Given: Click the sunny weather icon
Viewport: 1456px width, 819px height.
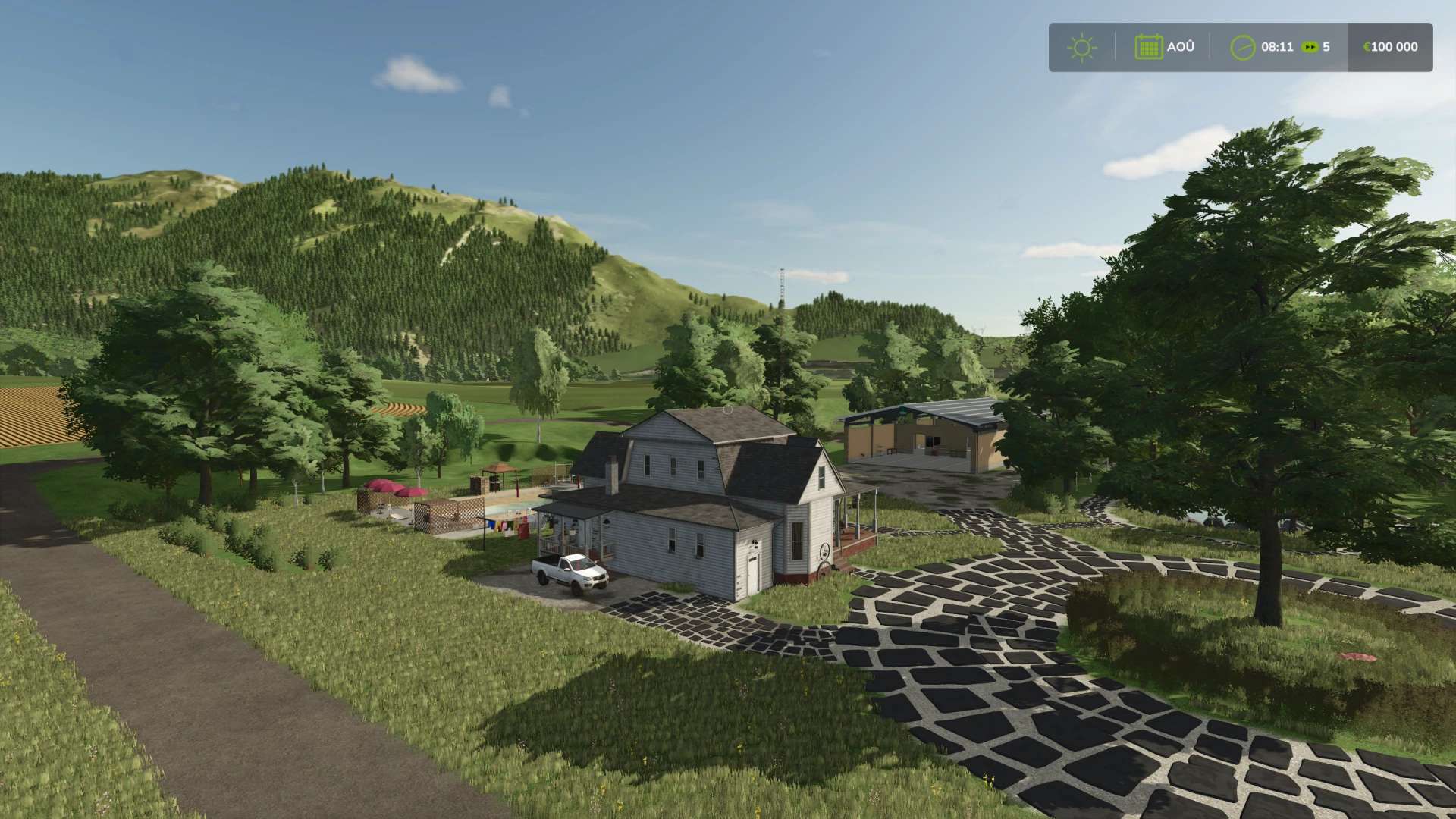Looking at the screenshot, I should coord(1081,48).
